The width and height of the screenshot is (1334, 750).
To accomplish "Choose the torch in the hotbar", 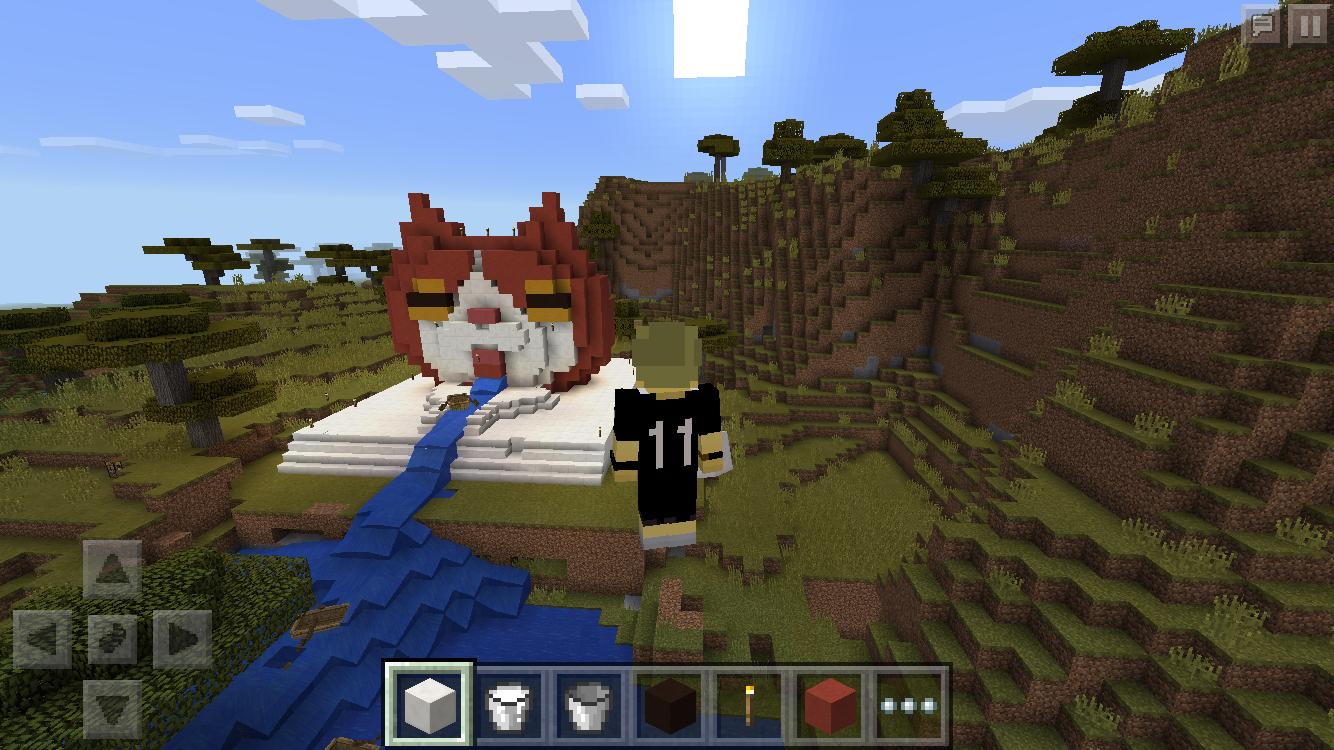I will tap(749, 705).
